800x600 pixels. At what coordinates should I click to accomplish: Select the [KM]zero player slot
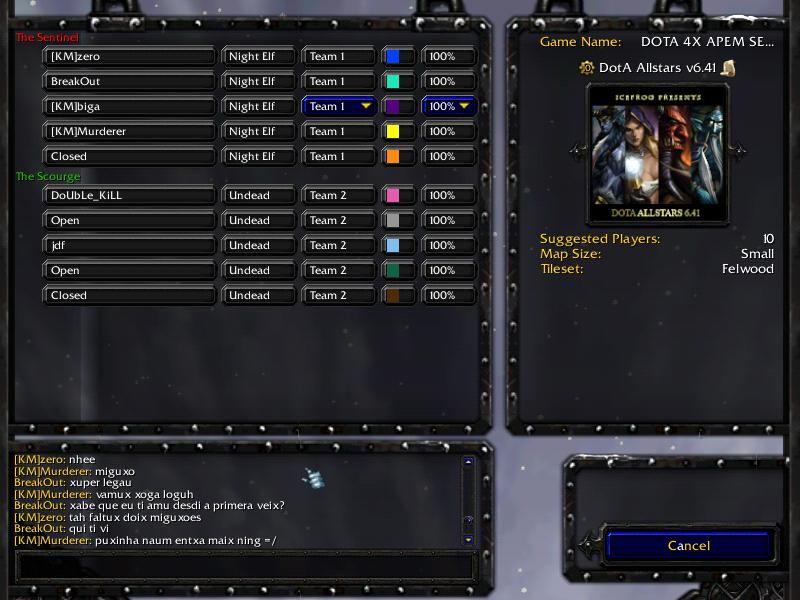pyautogui.click(x=130, y=57)
